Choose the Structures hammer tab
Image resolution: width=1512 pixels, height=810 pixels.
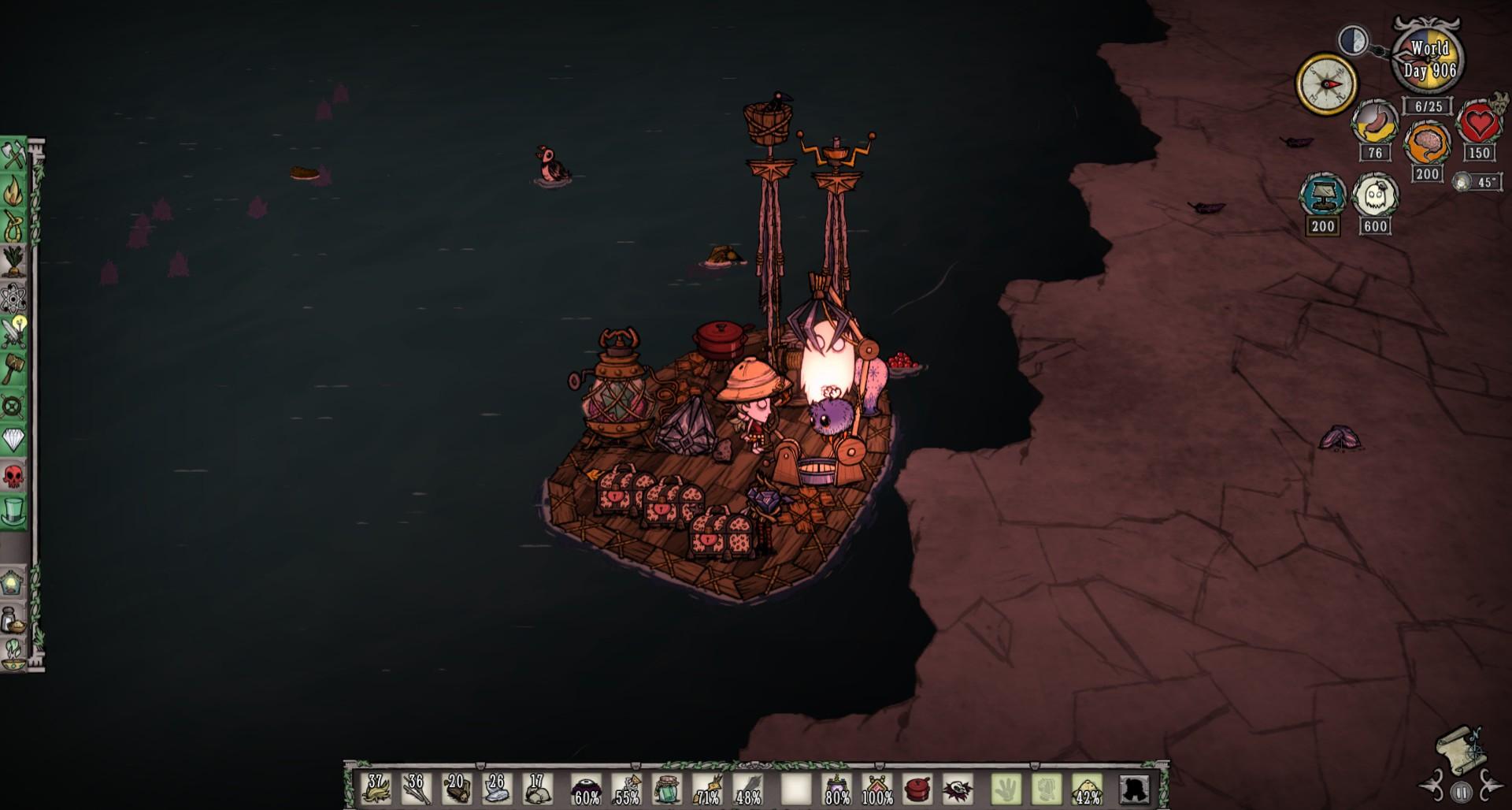click(x=13, y=369)
